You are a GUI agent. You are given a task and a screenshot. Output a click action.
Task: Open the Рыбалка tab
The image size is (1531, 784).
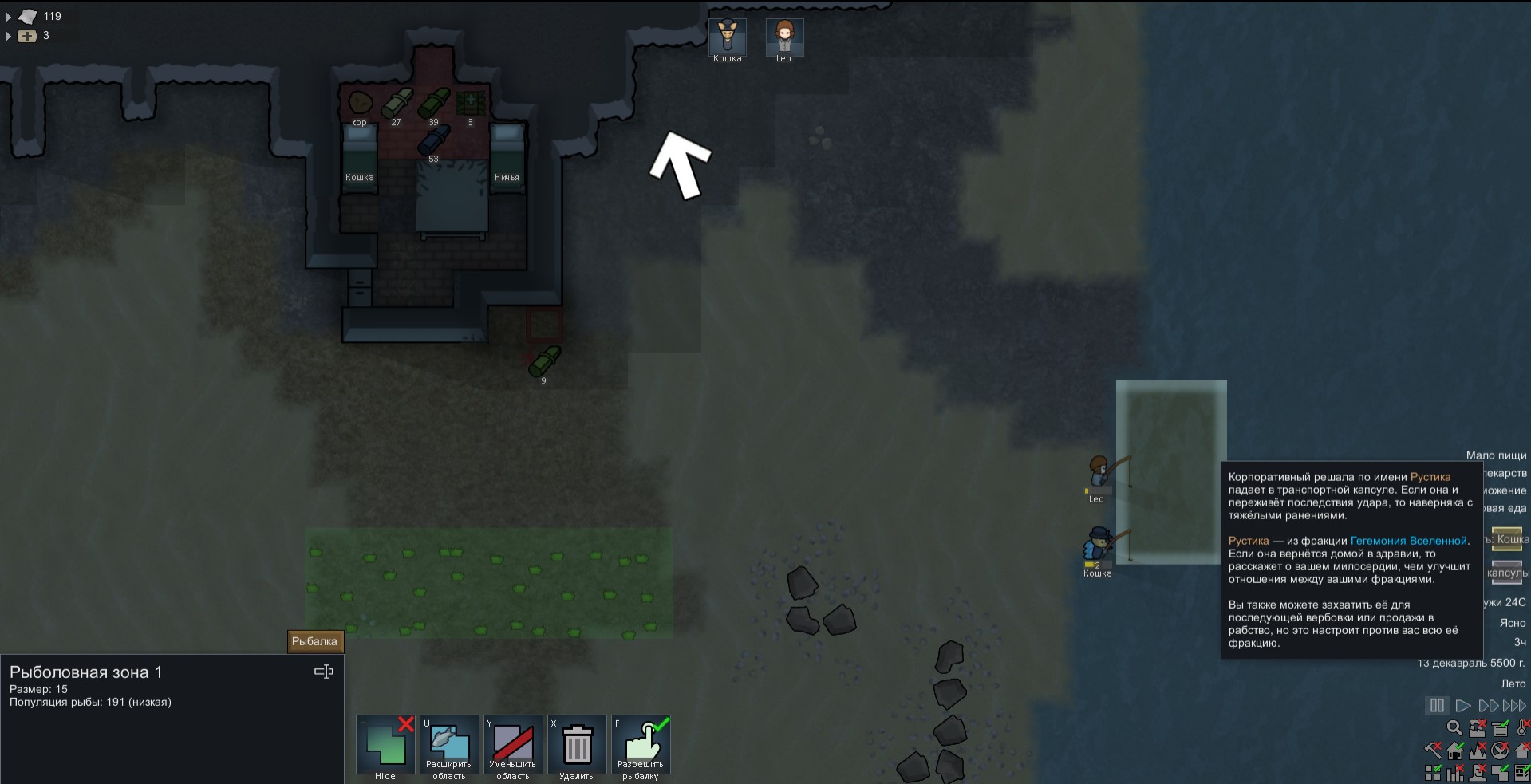pos(314,641)
